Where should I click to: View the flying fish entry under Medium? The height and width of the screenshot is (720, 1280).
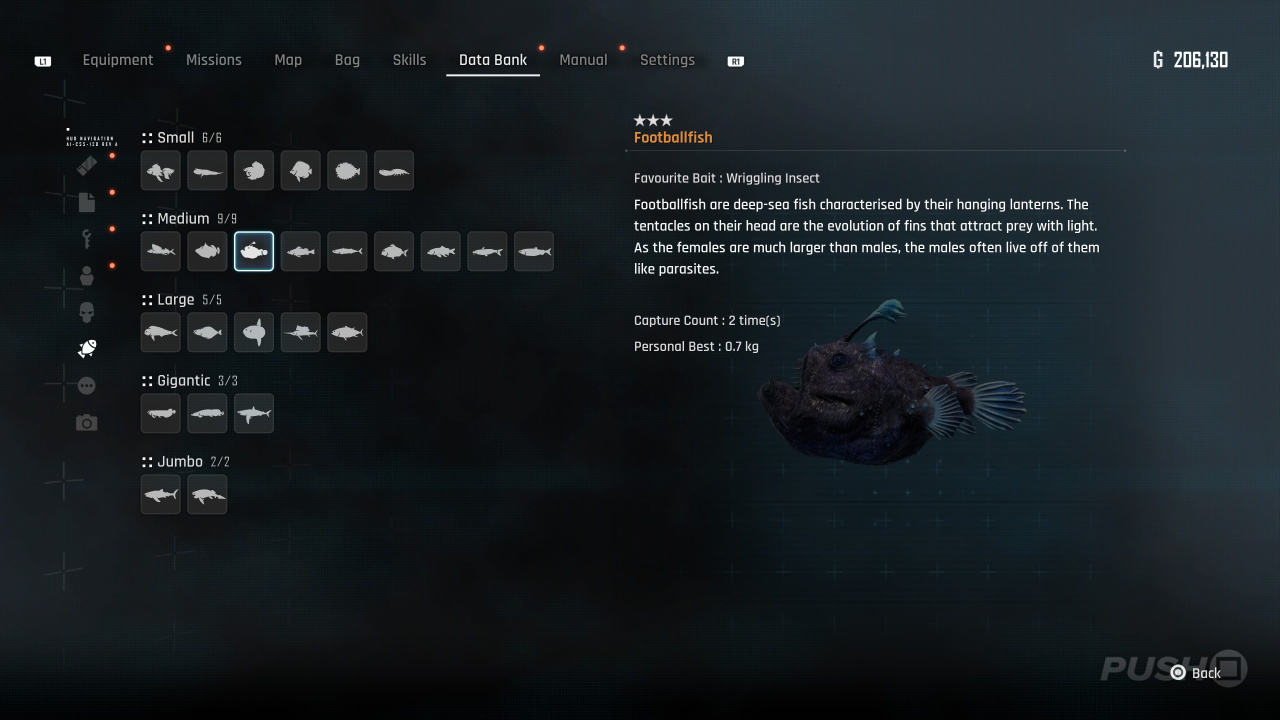coord(161,252)
